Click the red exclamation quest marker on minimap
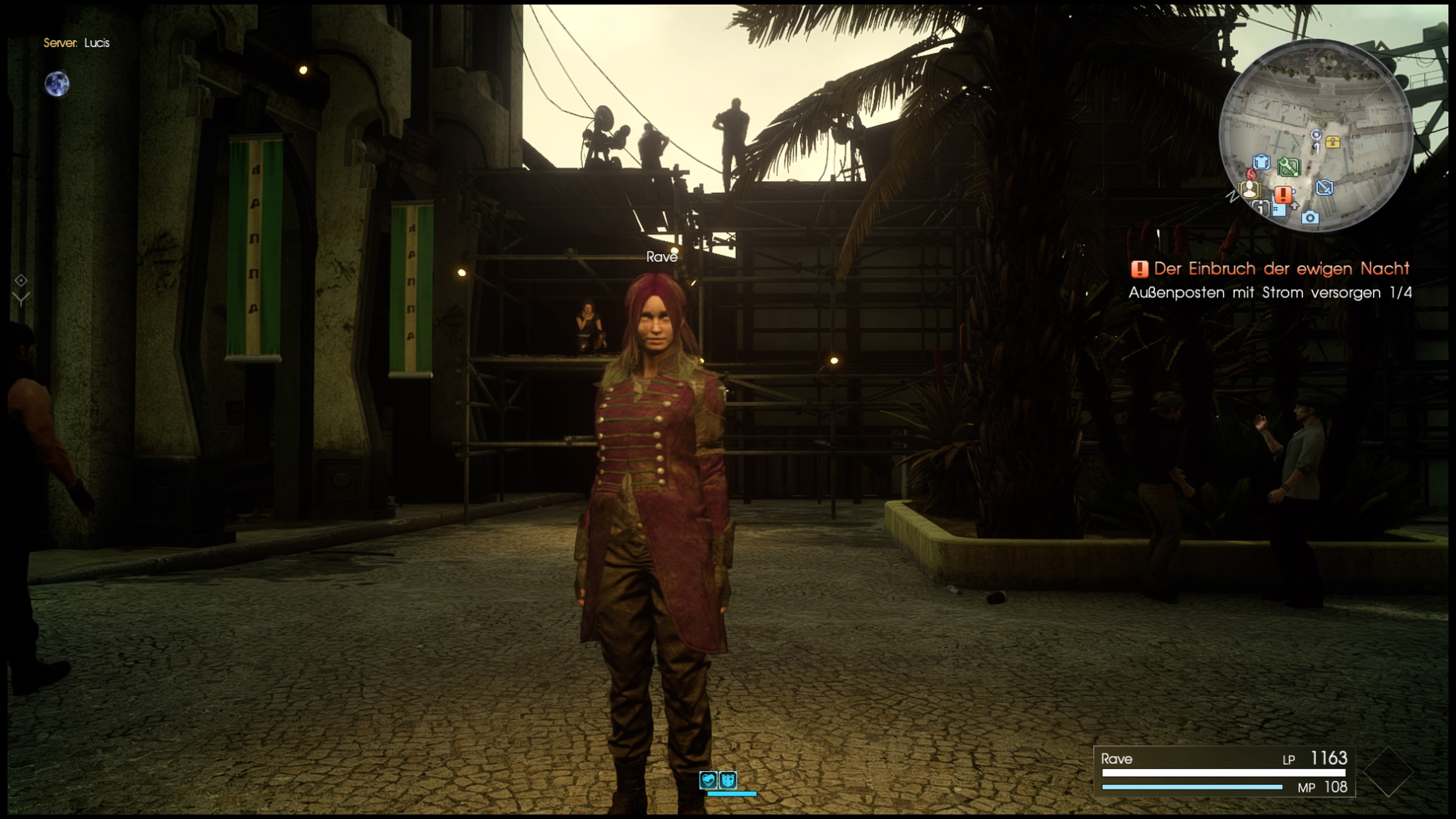 tap(1283, 195)
